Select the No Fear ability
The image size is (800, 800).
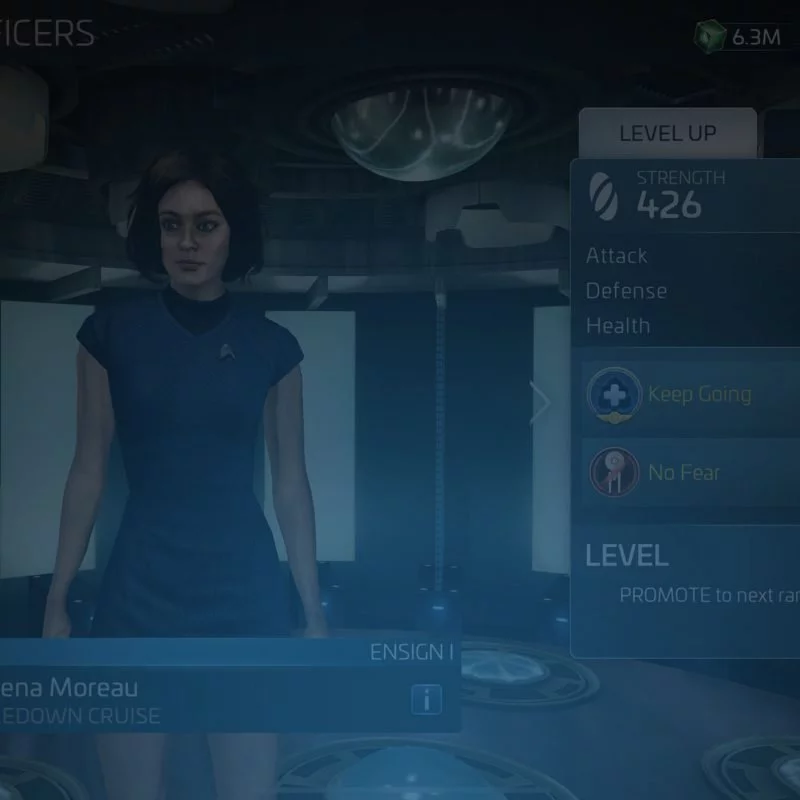click(x=692, y=472)
